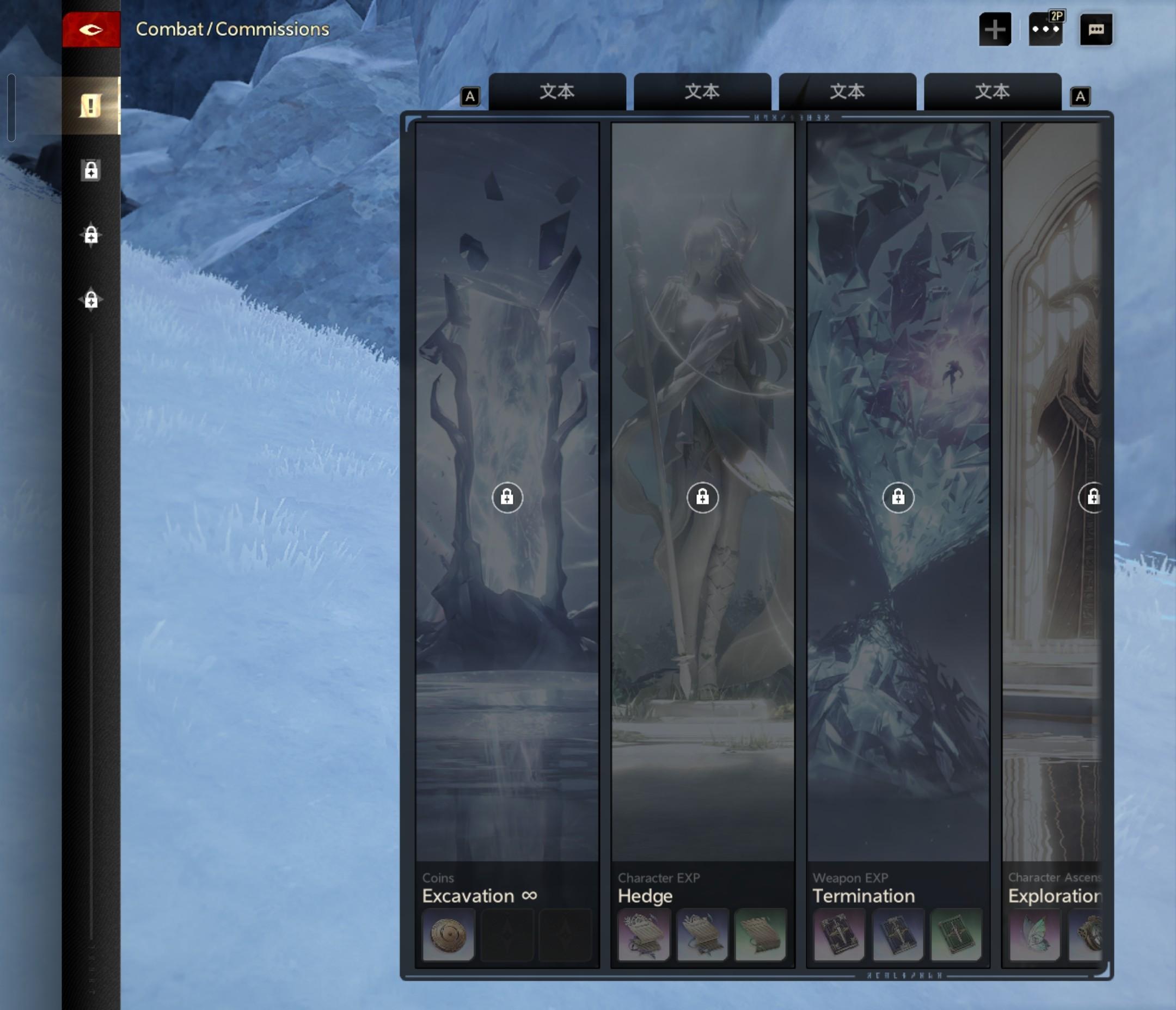The image size is (1176, 1010).
Task: Inspect the gold coin reward icon
Action: pos(449,934)
